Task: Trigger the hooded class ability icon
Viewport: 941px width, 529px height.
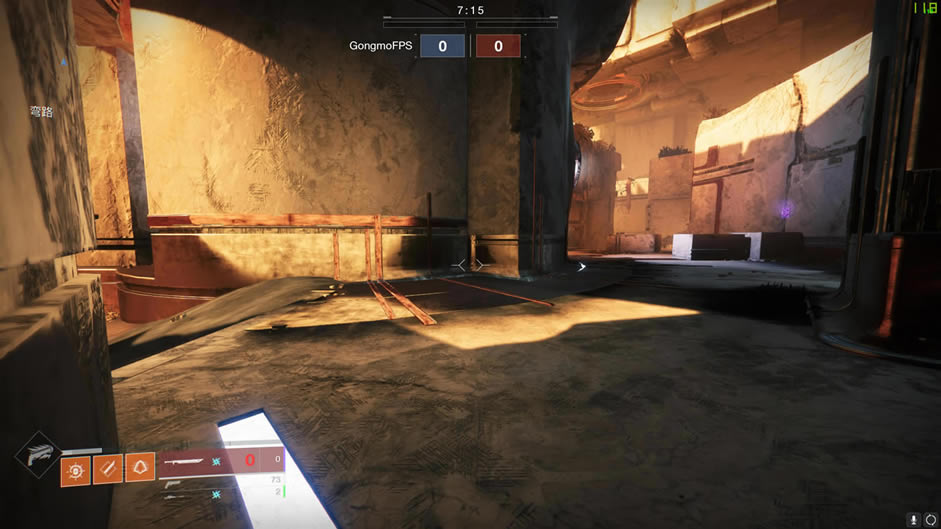Action: (139, 469)
